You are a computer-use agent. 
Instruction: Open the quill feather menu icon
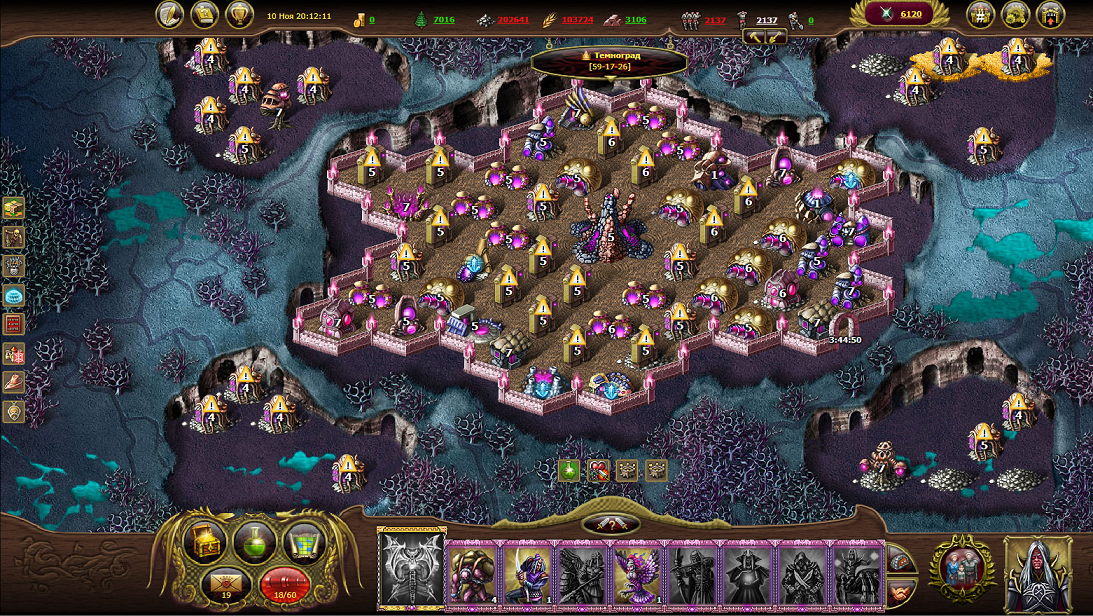point(172,15)
